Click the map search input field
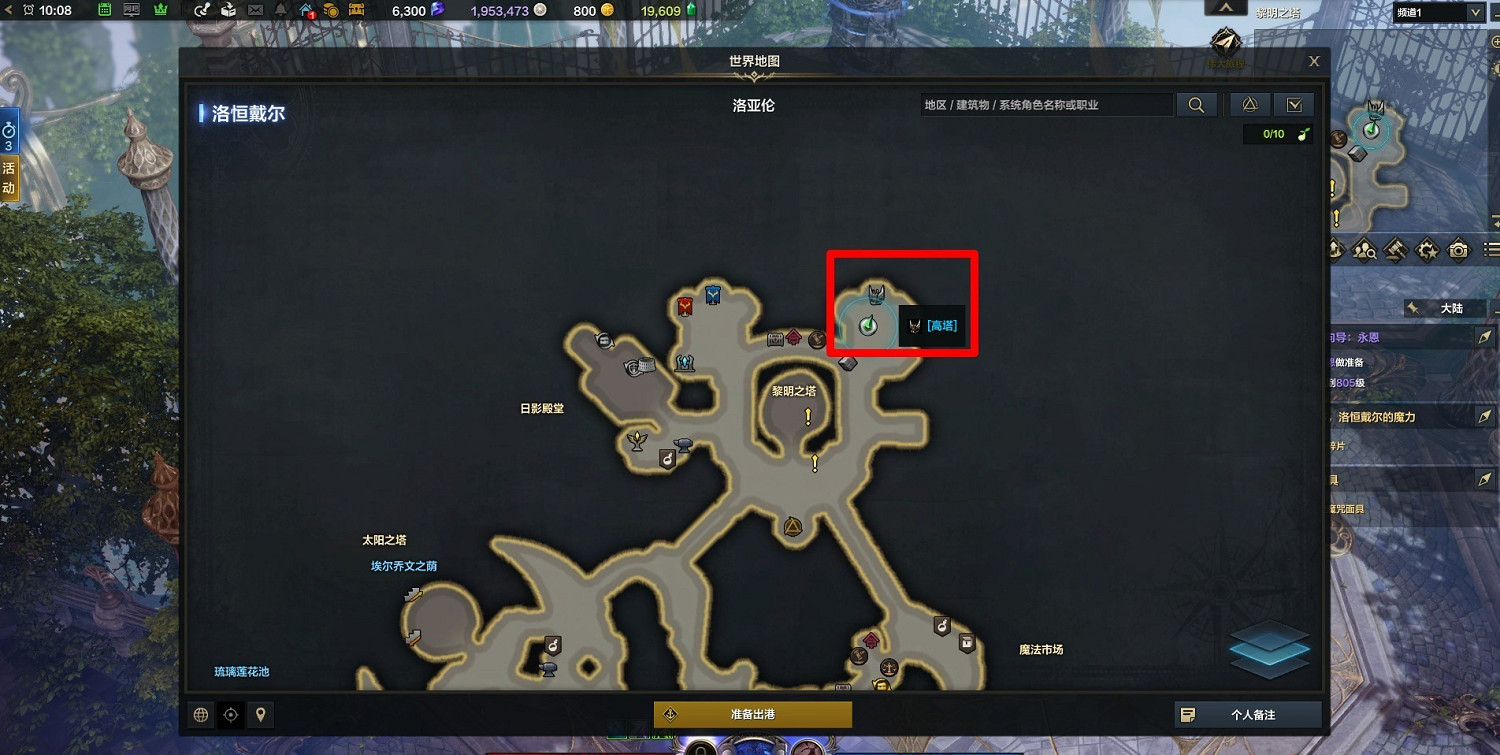The height and width of the screenshot is (755, 1500). point(1045,104)
